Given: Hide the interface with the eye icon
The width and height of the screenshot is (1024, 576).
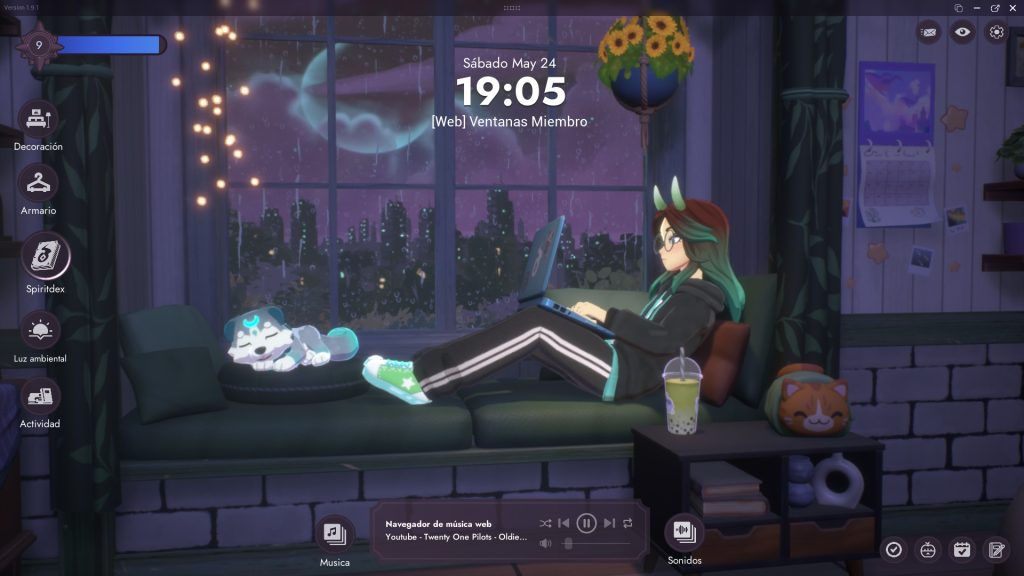Looking at the screenshot, I should (x=962, y=32).
